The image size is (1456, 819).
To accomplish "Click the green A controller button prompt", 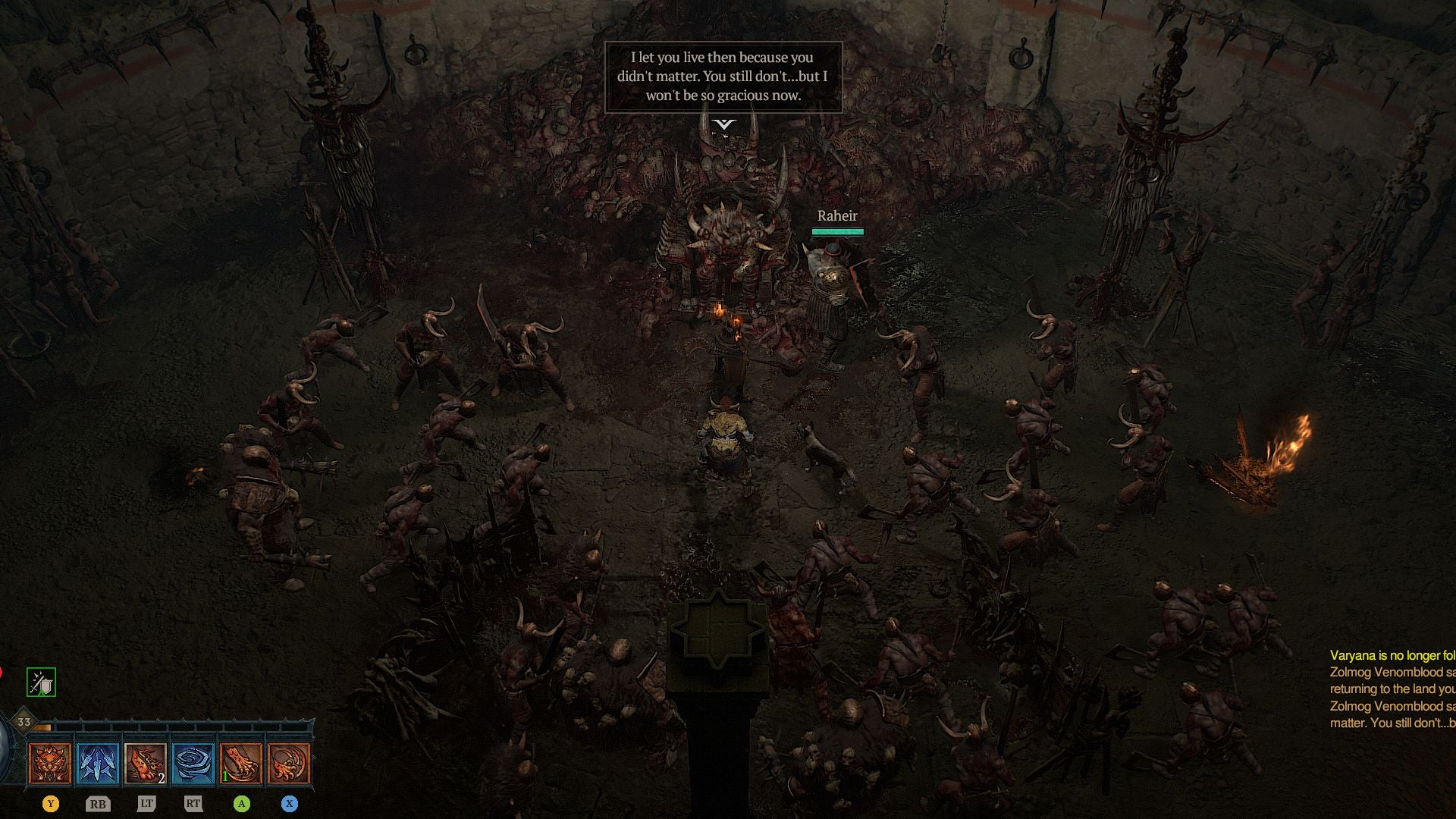I will (241, 802).
